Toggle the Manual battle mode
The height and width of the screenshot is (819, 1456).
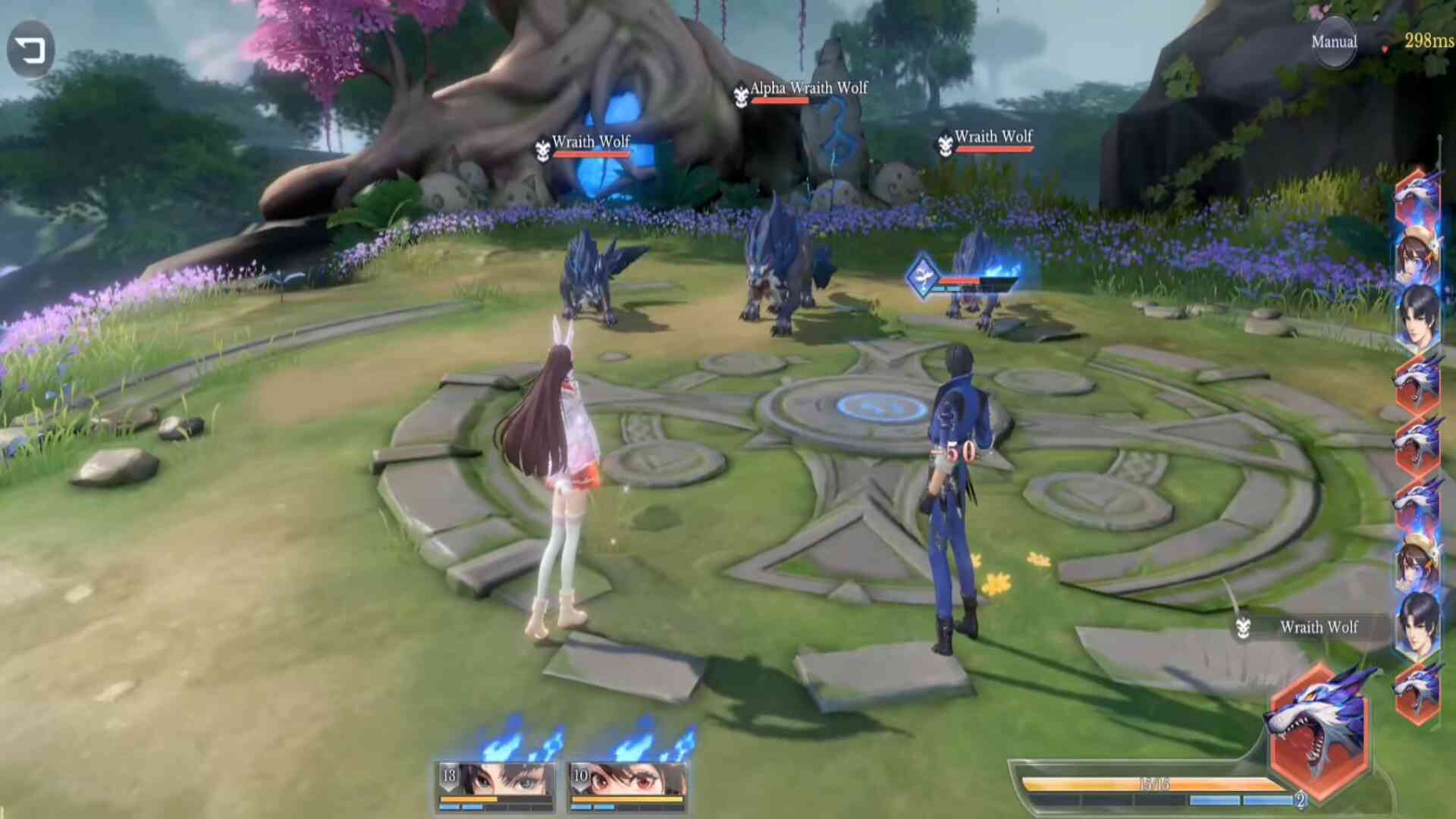point(1334,42)
